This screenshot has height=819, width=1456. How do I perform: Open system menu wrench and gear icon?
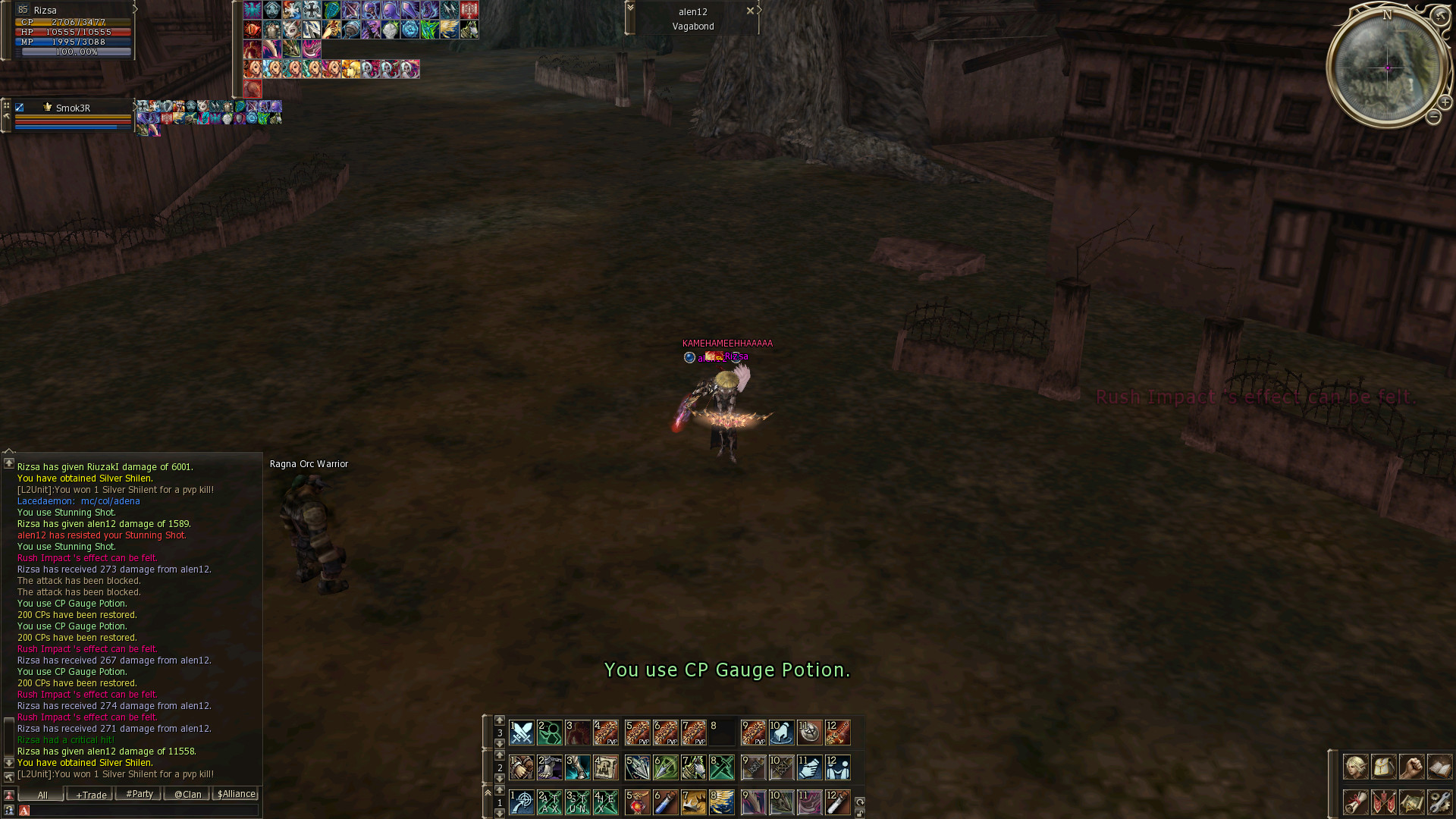[1439, 802]
